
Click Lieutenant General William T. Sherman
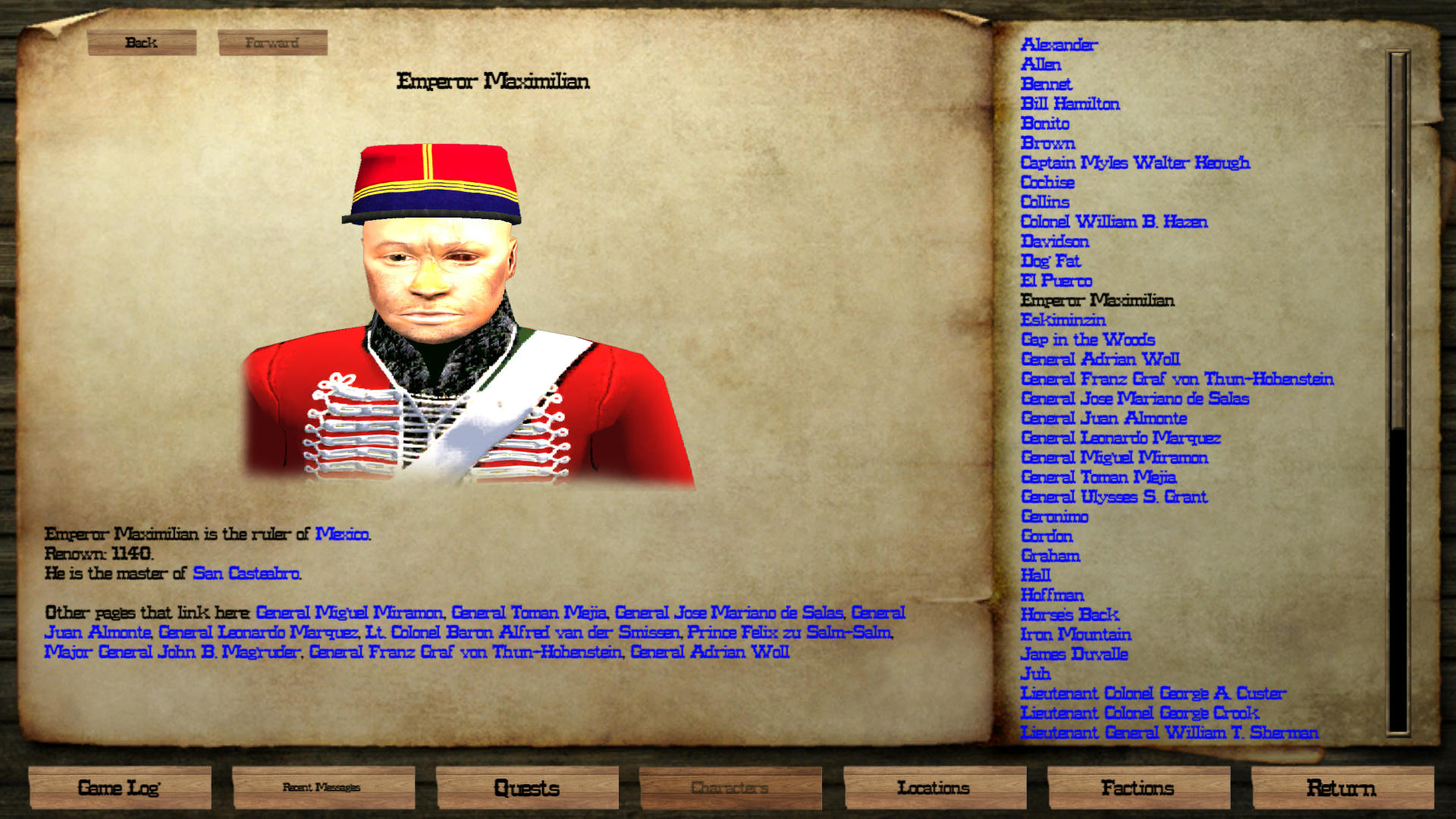click(1170, 733)
